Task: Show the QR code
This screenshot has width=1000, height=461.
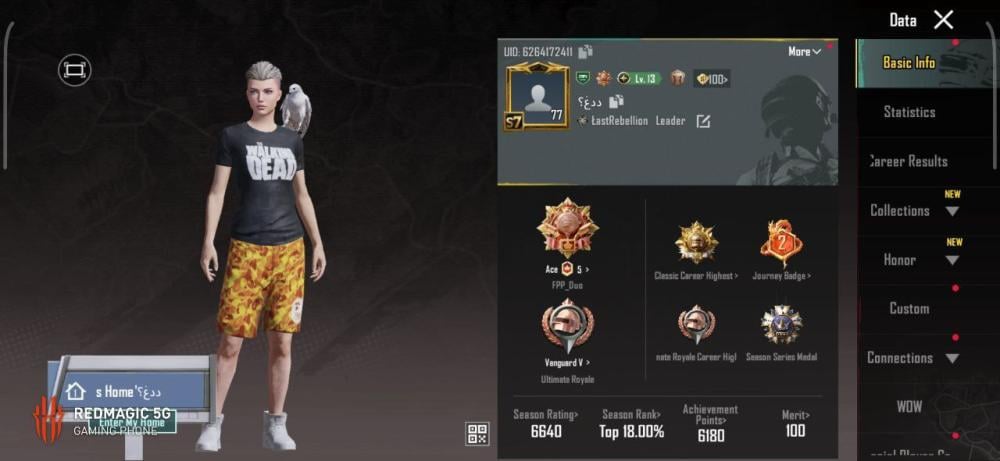Action: (477, 433)
